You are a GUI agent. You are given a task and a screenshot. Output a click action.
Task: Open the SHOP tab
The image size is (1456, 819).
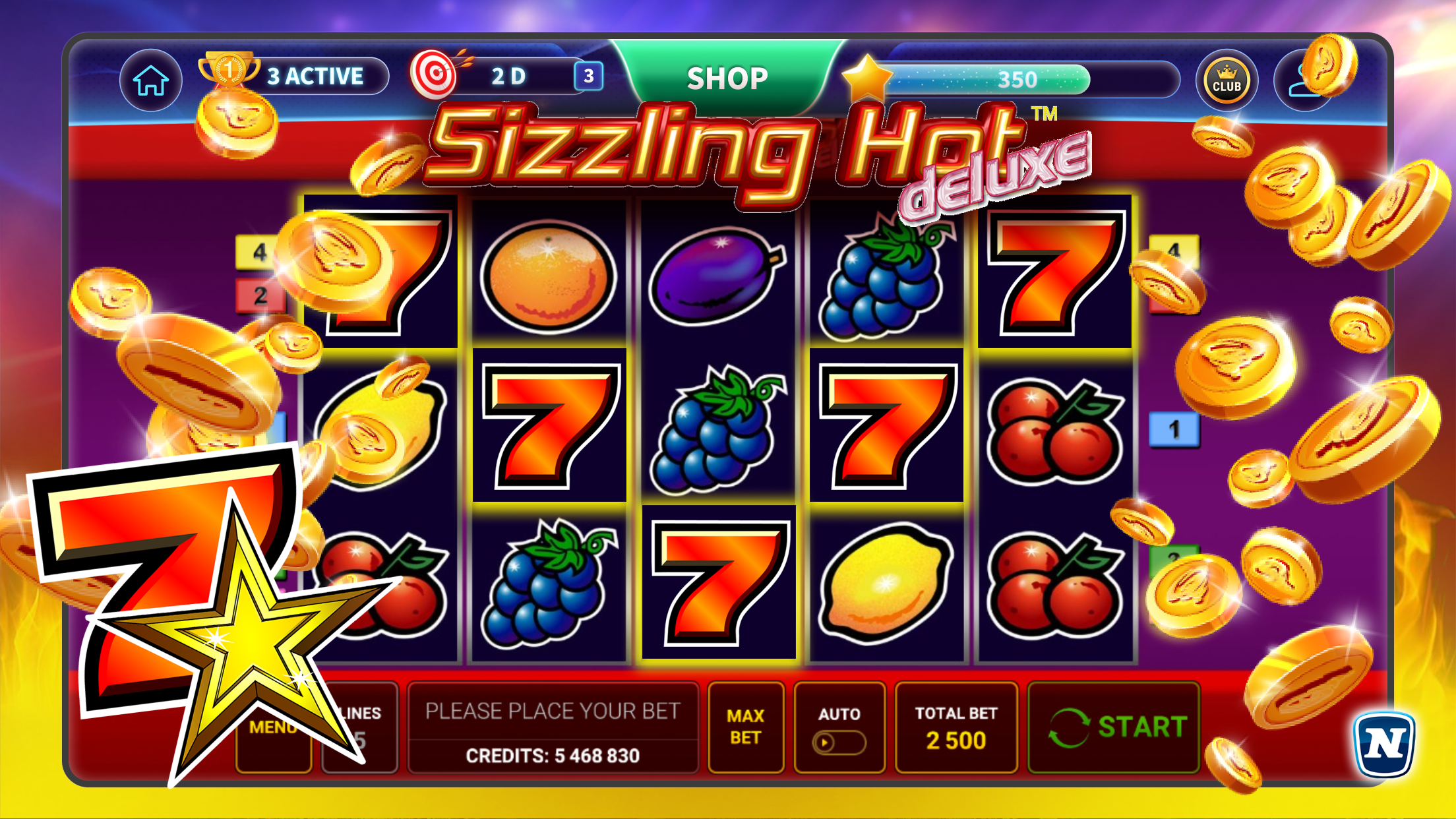click(727, 77)
